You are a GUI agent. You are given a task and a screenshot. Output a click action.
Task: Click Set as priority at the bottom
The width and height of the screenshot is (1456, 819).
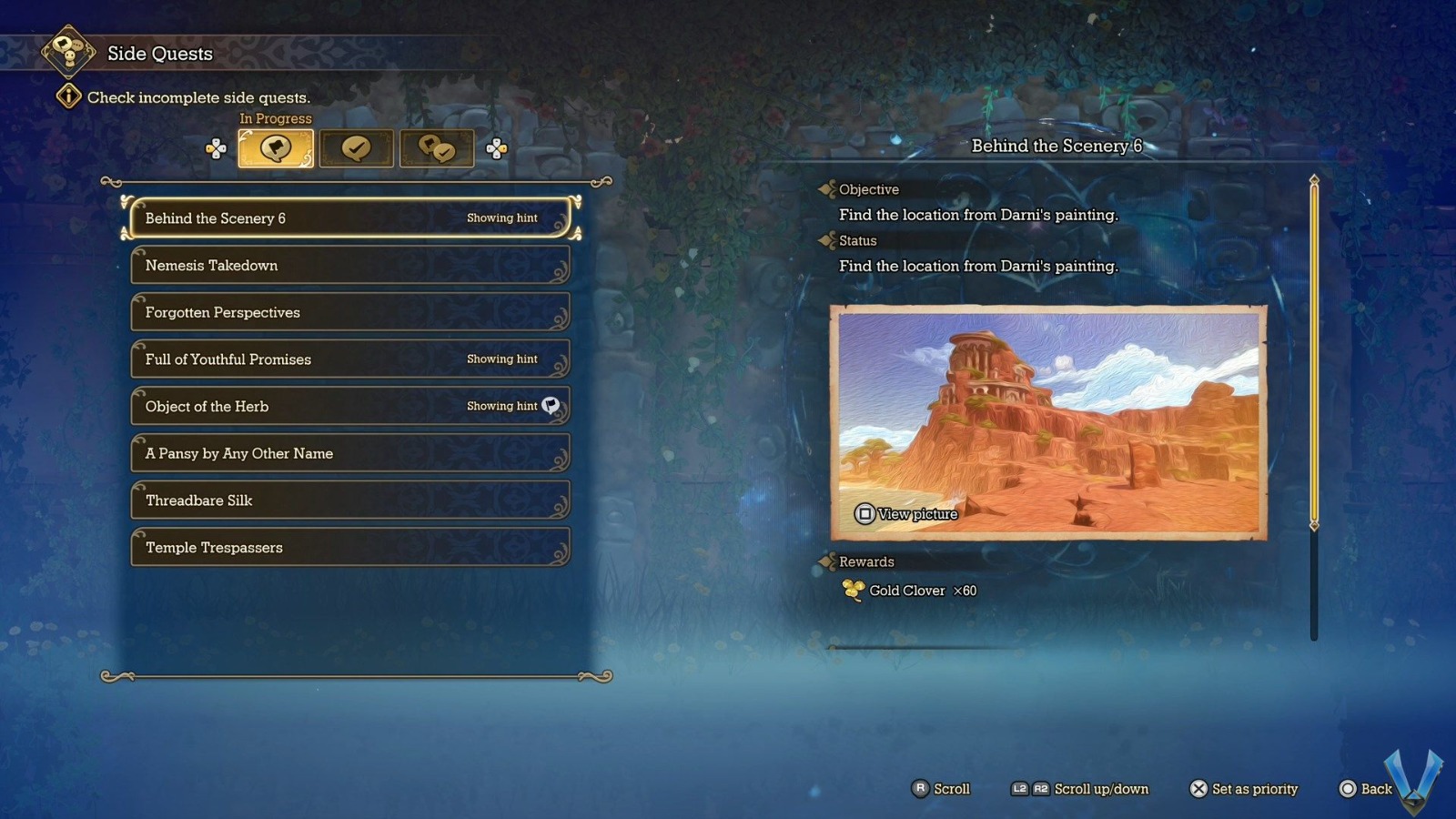[x=1245, y=789]
